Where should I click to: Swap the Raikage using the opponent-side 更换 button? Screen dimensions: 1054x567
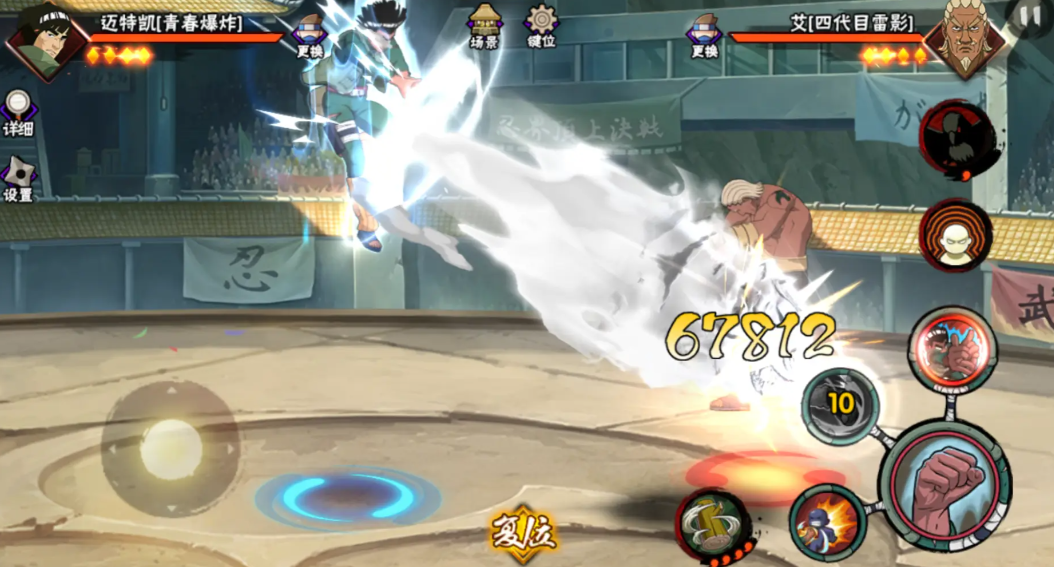click(704, 36)
